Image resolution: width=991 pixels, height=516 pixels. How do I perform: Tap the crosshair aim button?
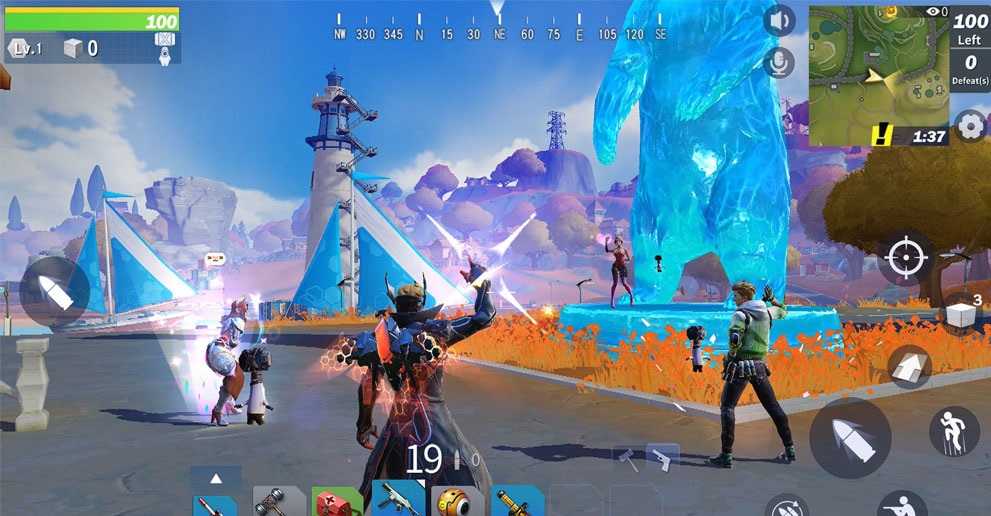point(906,257)
